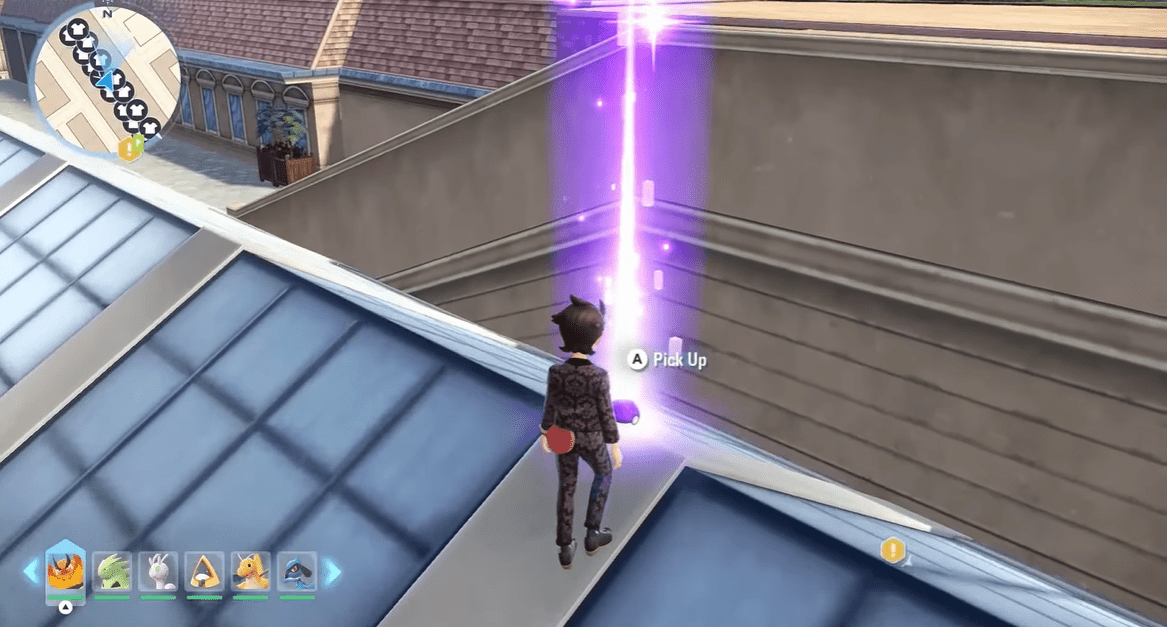Cycle the party bar with the right arrow
Viewport: 1167px width, 627px height.
point(332,572)
